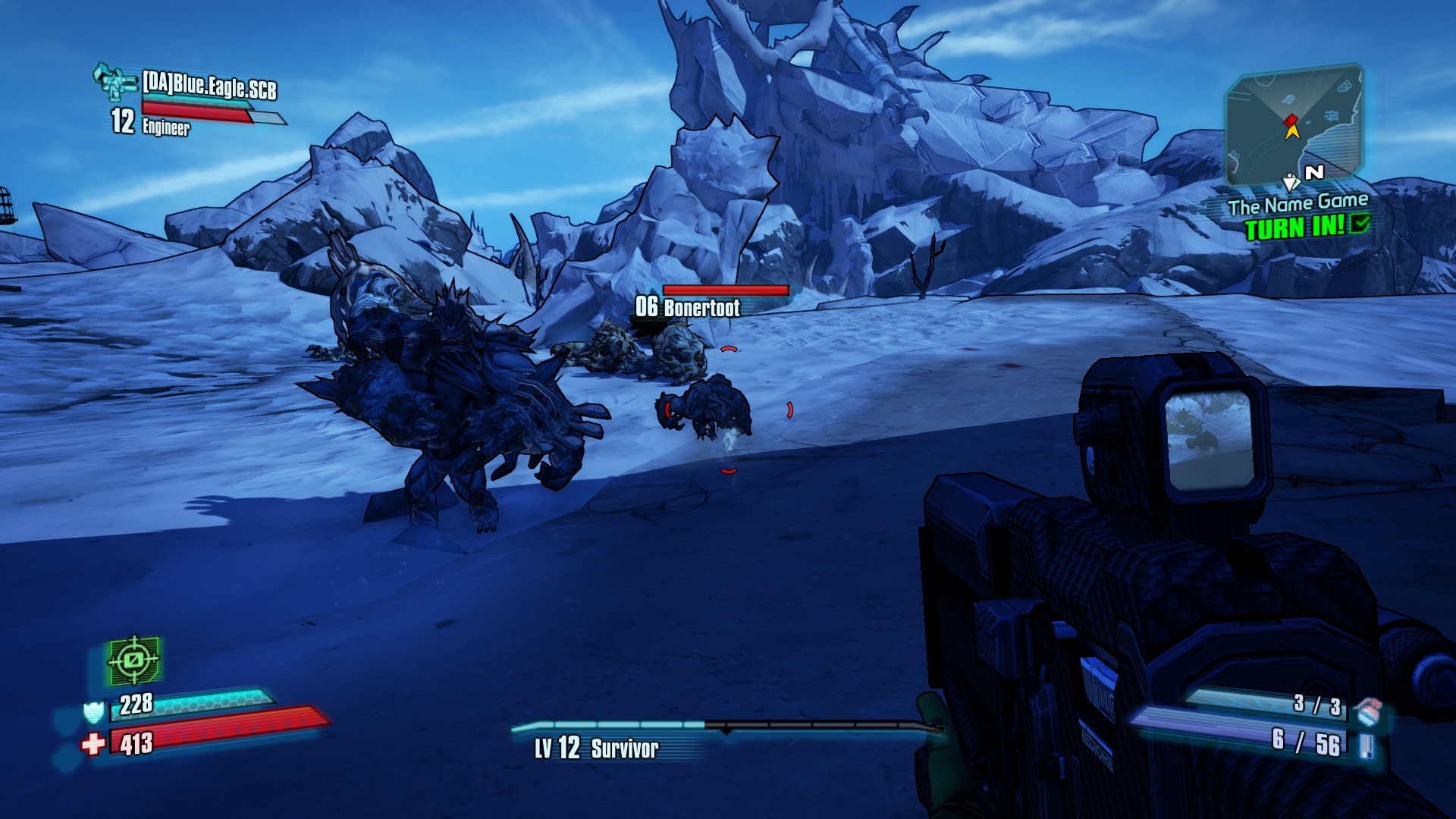Select The Name Game quest tracker
This screenshot has width=1456, height=819.
(x=1298, y=204)
